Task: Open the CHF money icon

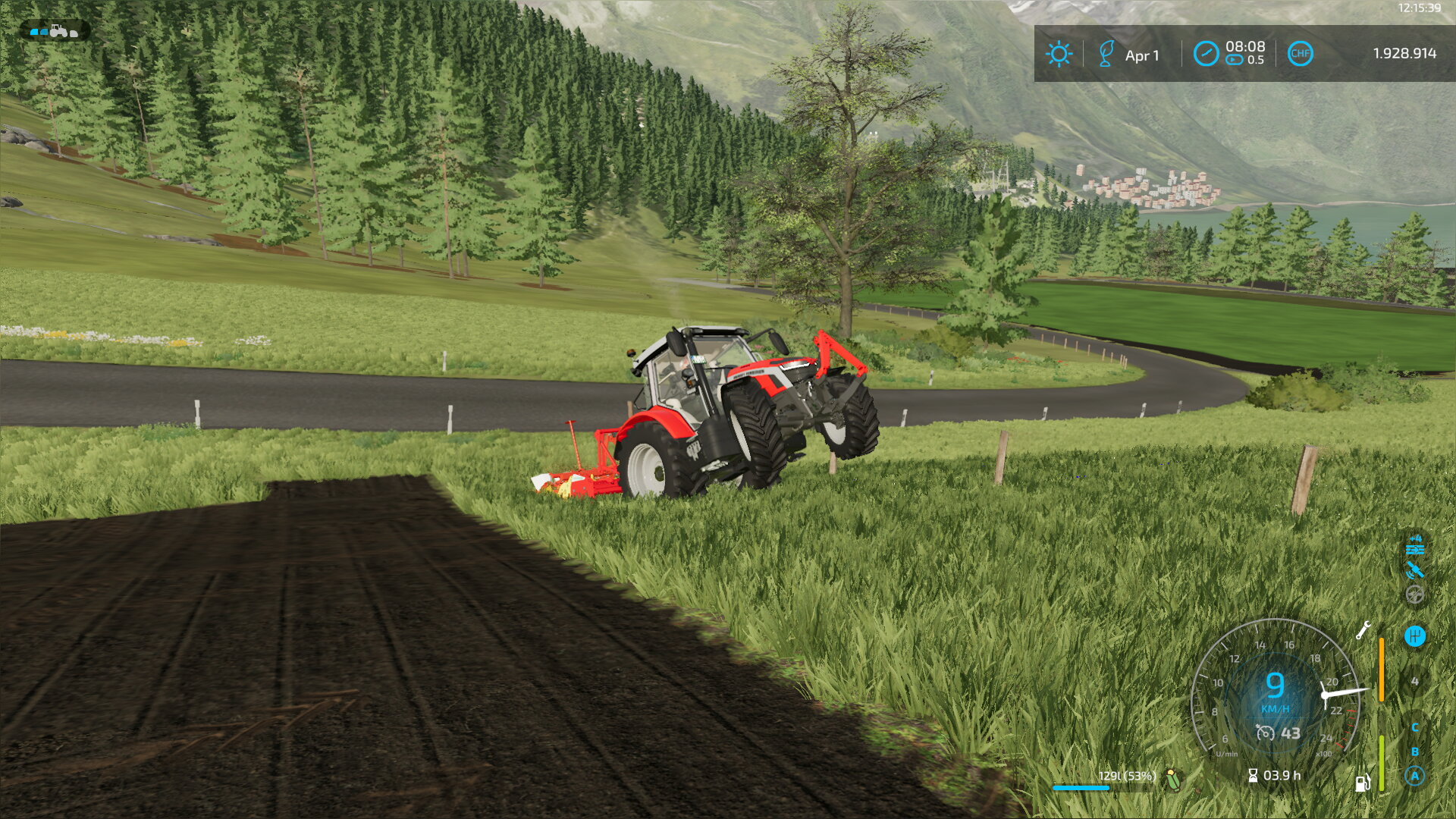Action: click(x=1300, y=54)
